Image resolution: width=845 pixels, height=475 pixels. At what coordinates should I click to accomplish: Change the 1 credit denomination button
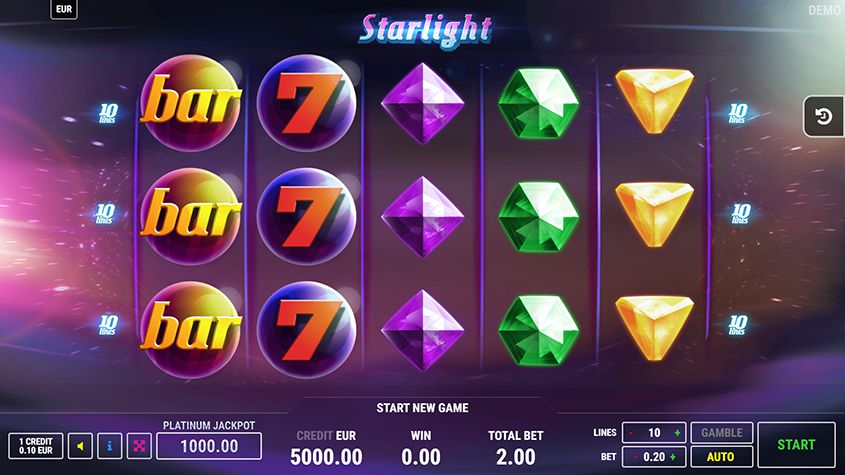[35, 446]
